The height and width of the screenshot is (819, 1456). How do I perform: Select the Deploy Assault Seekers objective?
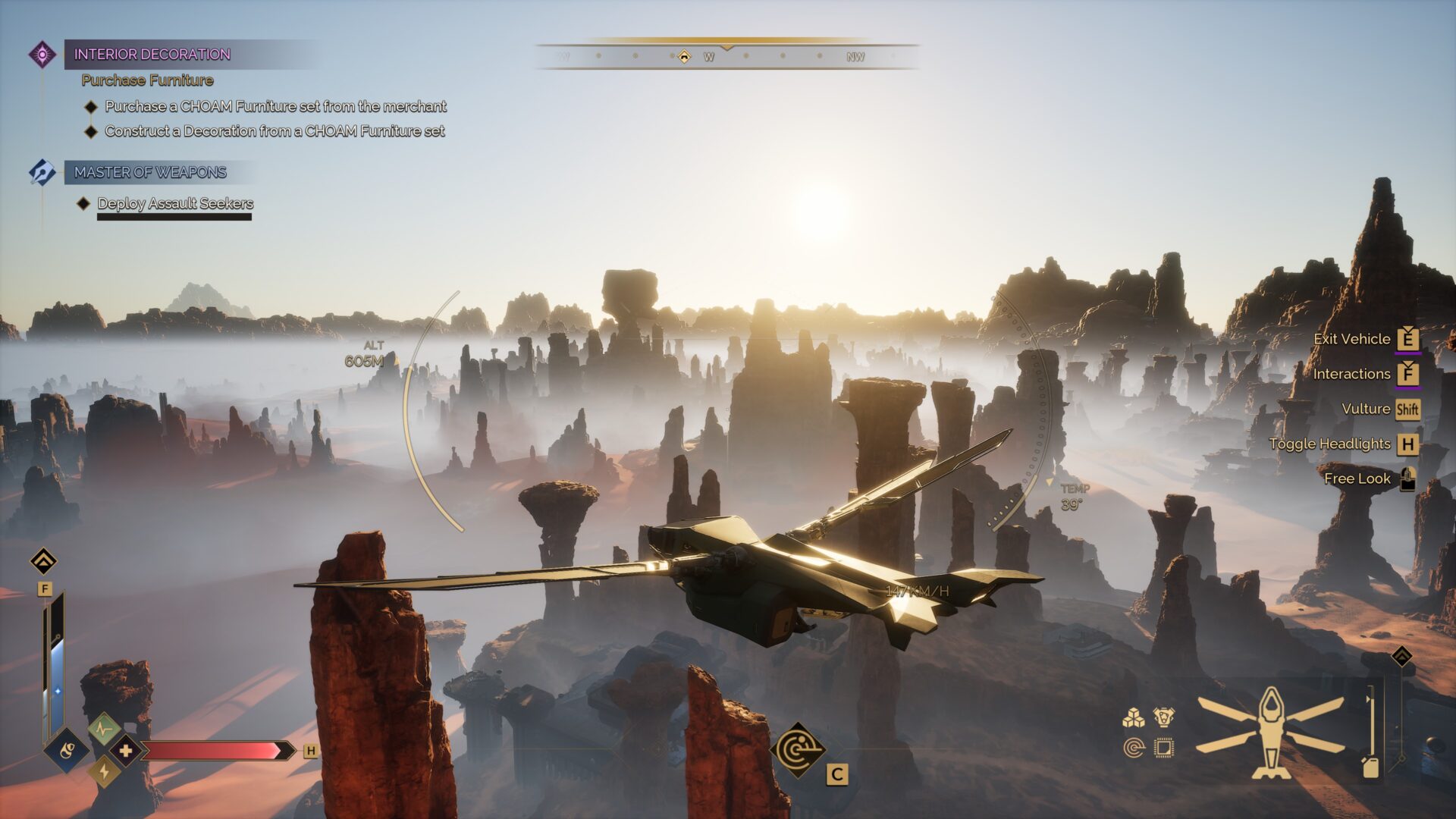click(x=175, y=203)
